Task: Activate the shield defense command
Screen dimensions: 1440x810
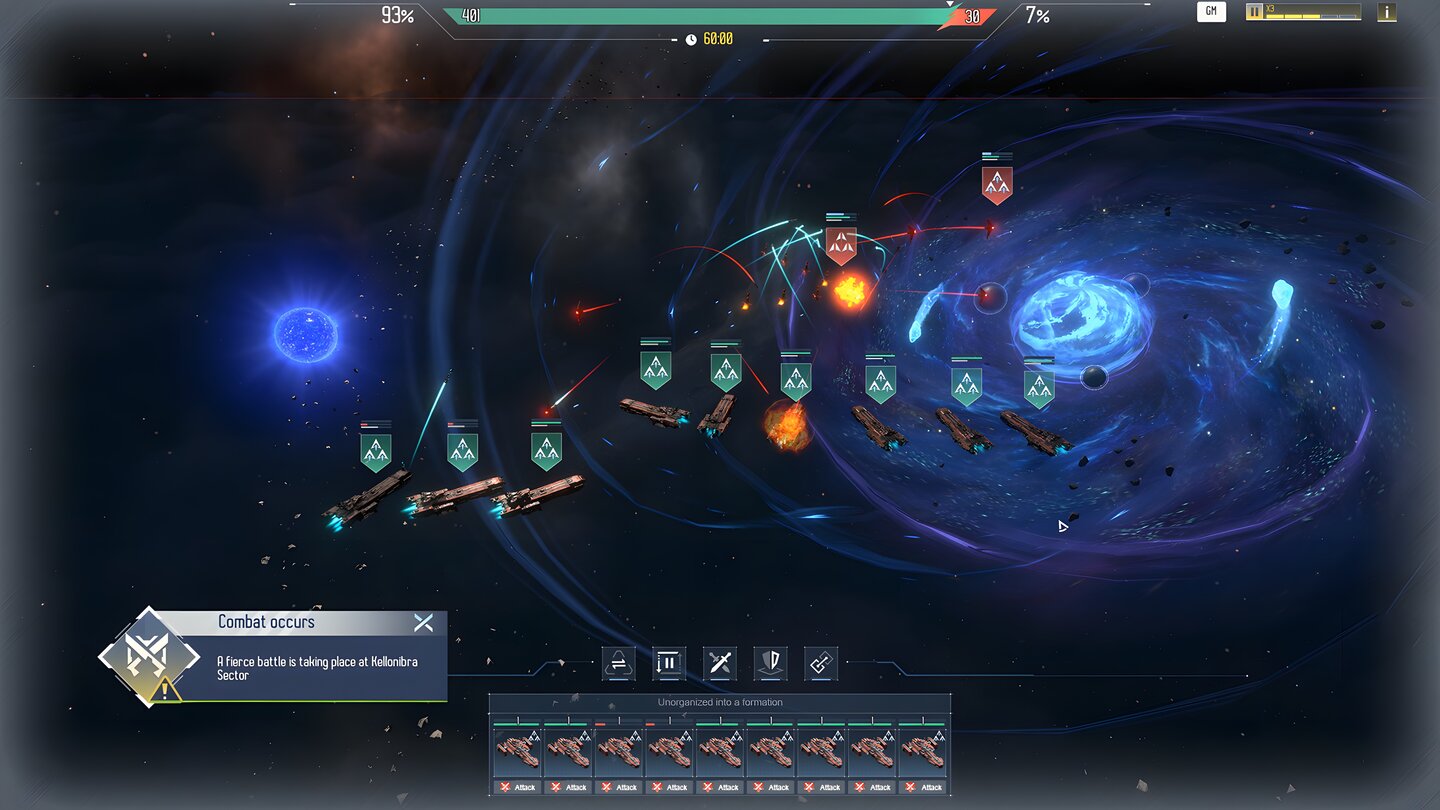Action: tap(770, 663)
